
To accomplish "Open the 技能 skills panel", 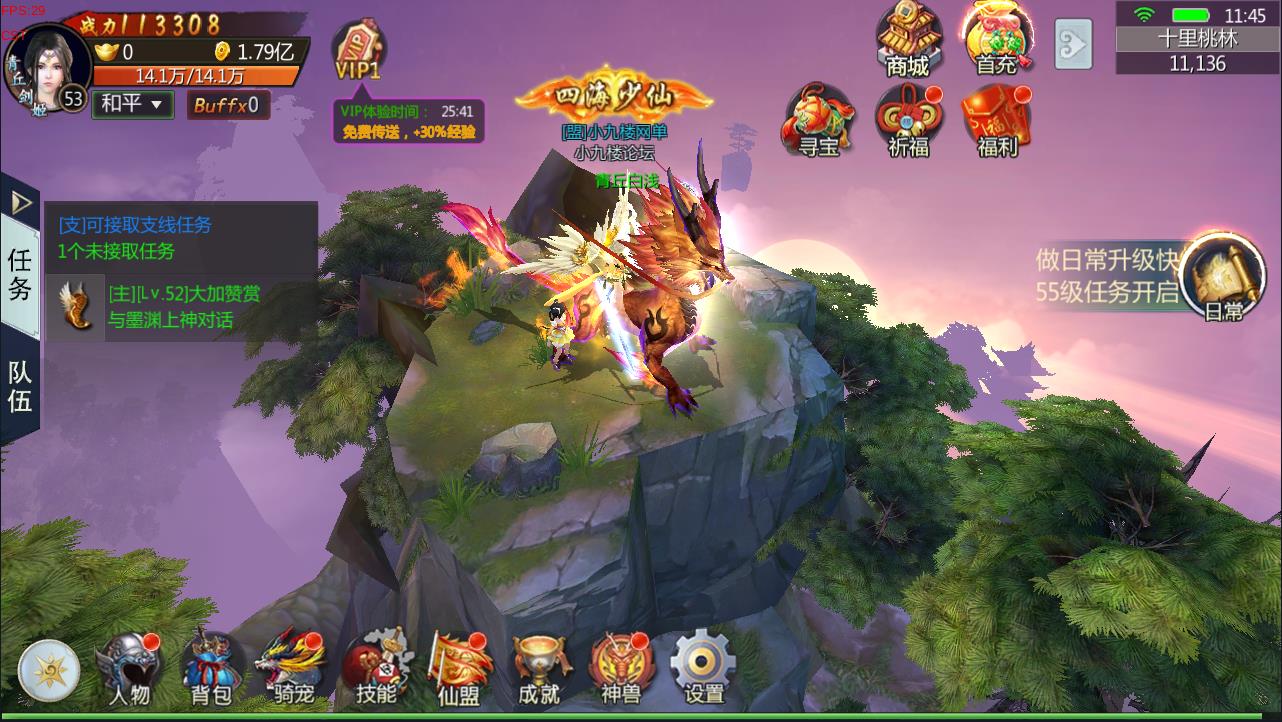I will click(x=375, y=663).
